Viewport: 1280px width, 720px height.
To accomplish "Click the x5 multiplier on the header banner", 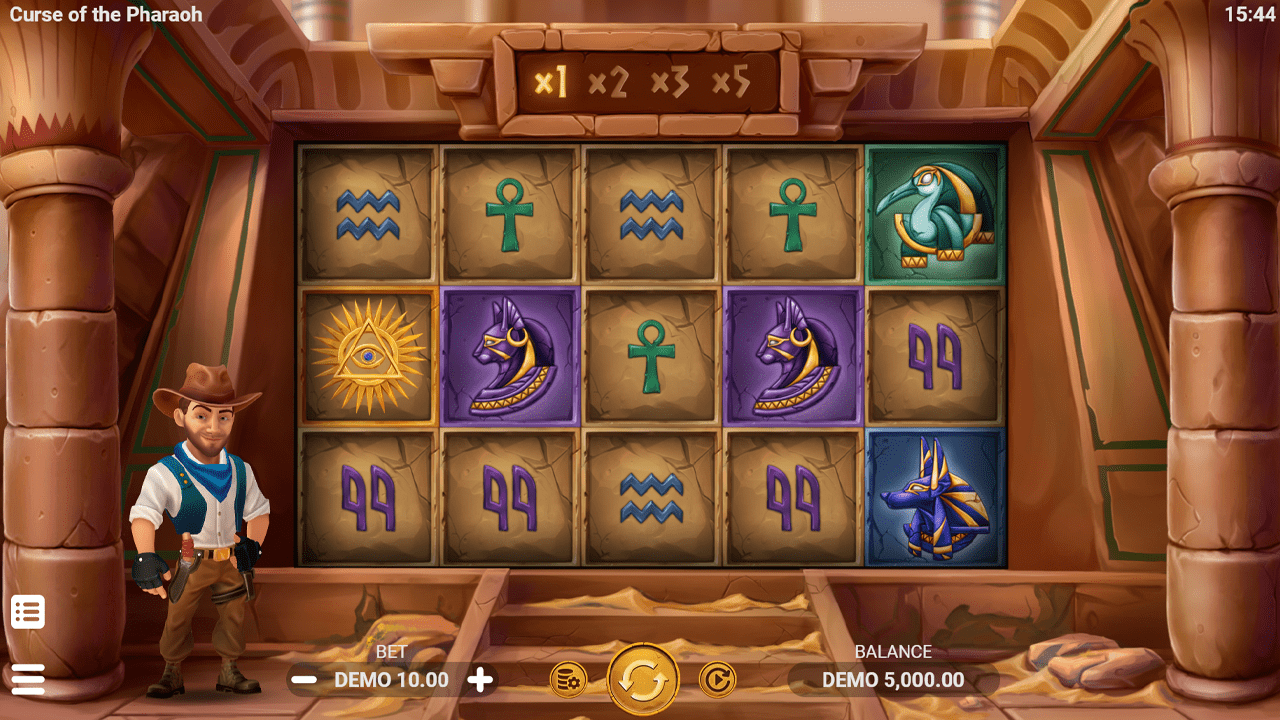I will (x=731, y=82).
